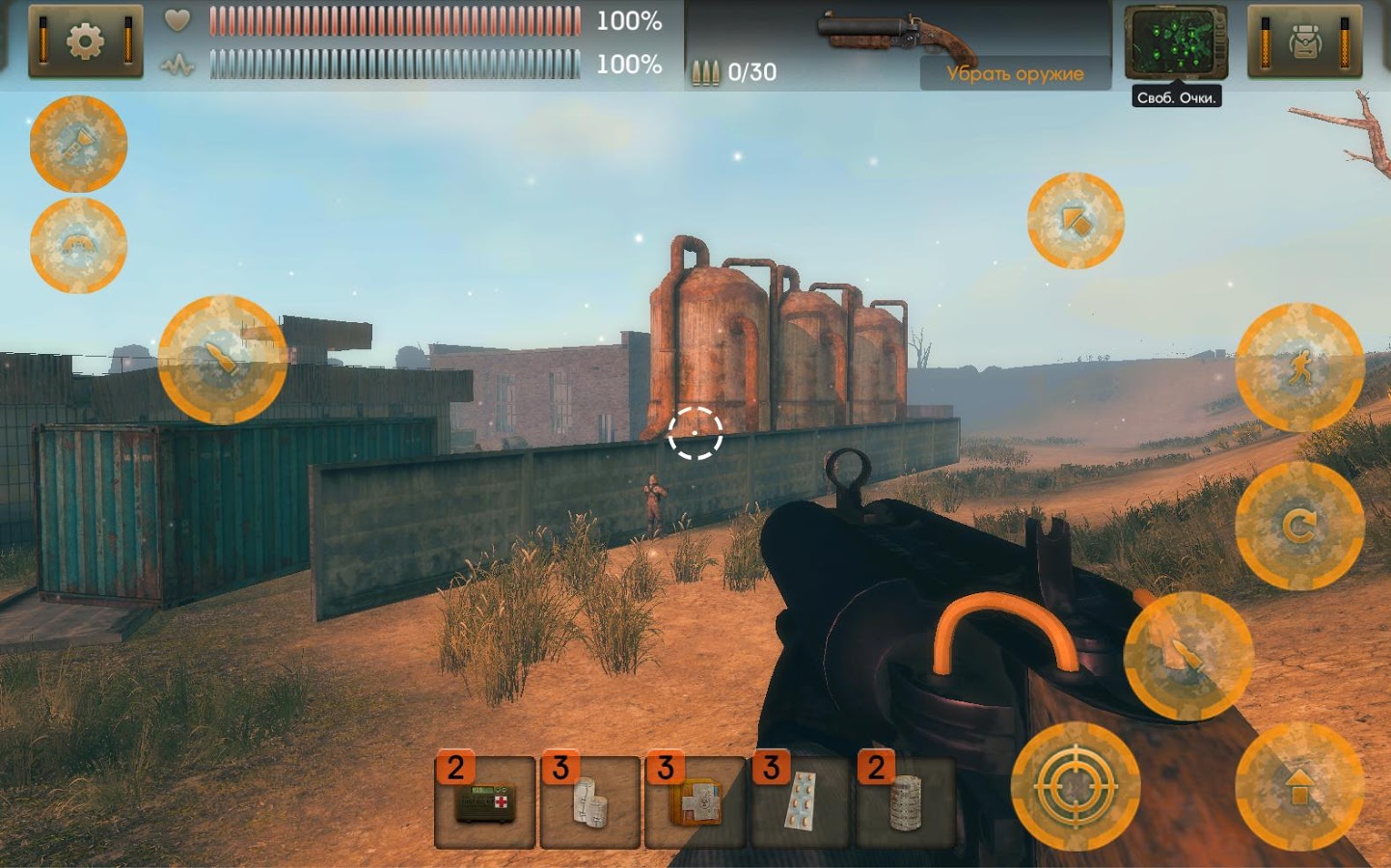
Task: Select the bandage rolls slot
Action: (x=590, y=802)
